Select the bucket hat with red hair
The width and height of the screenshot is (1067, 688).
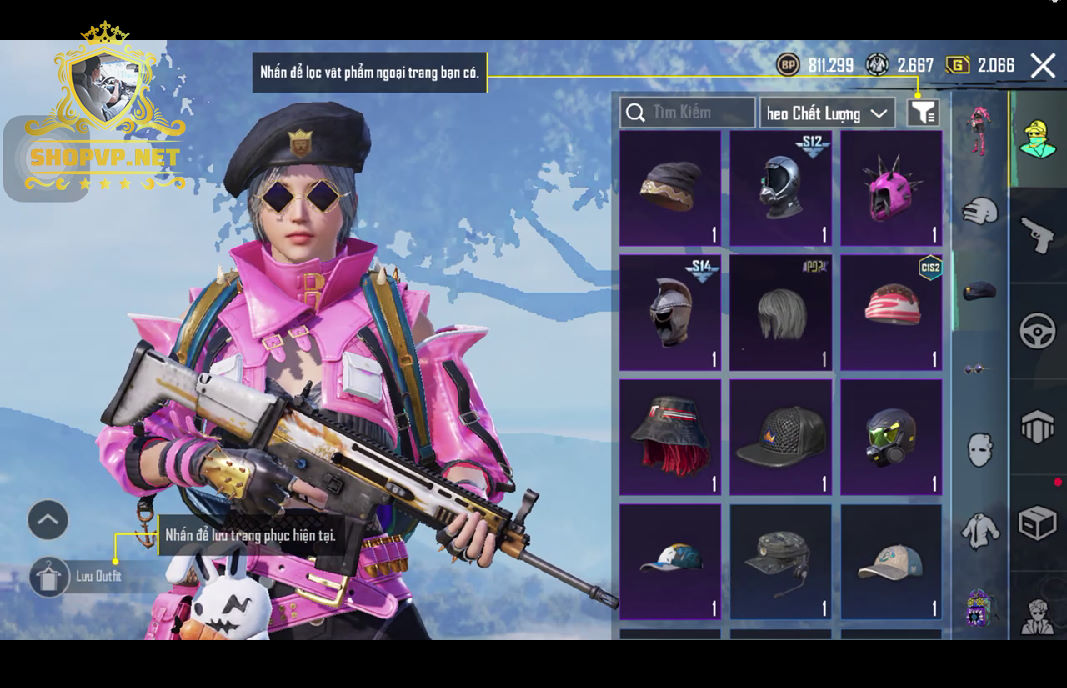pyautogui.click(x=670, y=437)
